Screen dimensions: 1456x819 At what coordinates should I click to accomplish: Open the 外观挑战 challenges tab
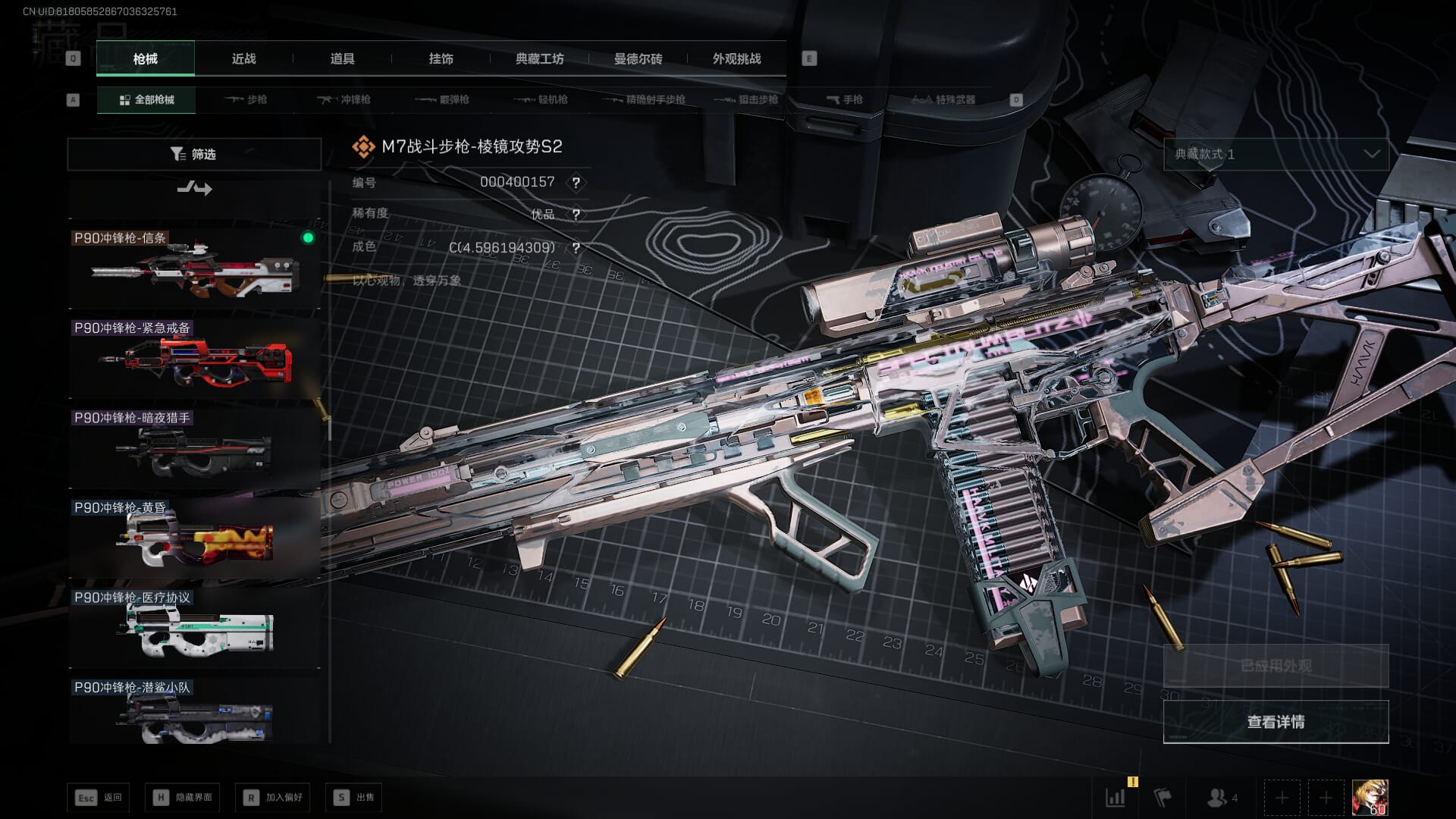click(x=736, y=59)
